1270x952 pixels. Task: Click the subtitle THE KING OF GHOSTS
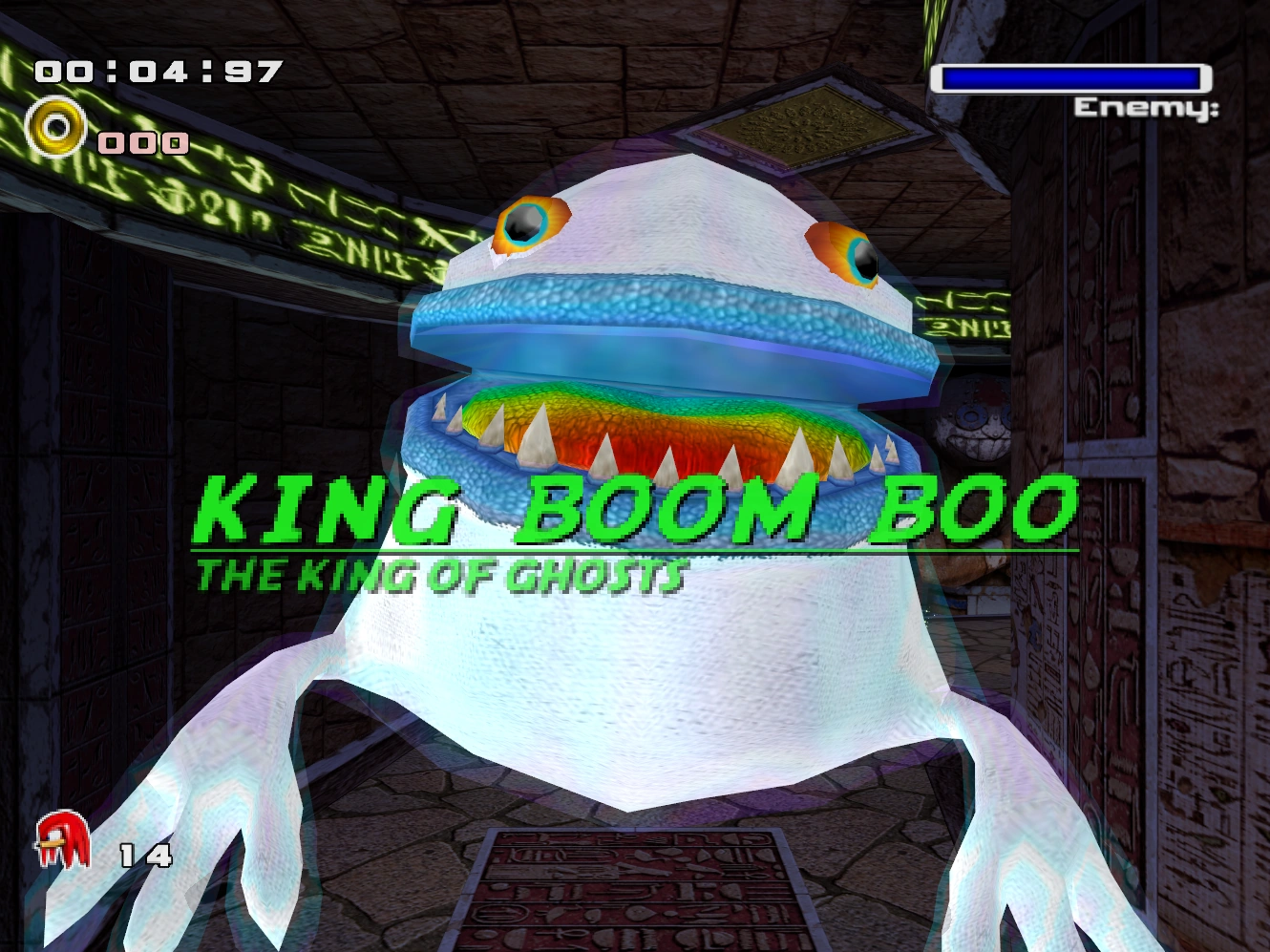click(x=439, y=574)
